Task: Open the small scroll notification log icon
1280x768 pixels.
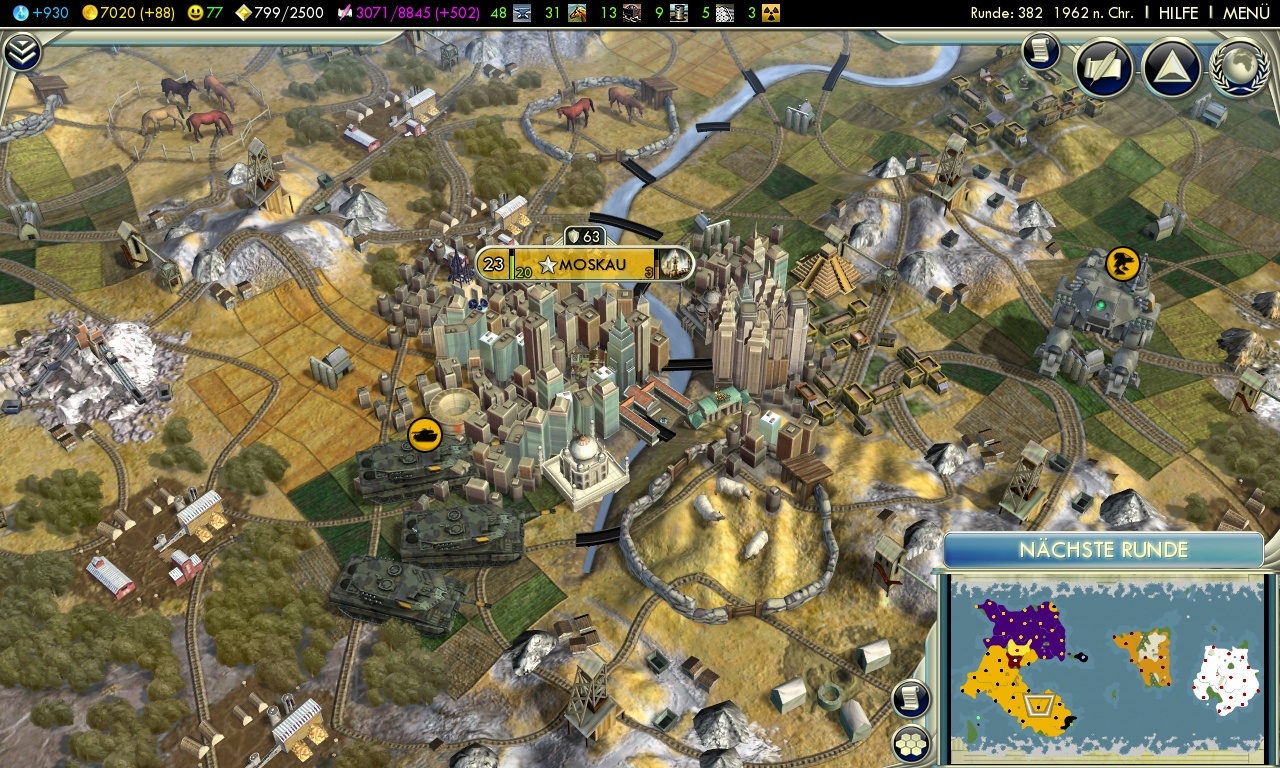Action: (x=1040, y=51)
